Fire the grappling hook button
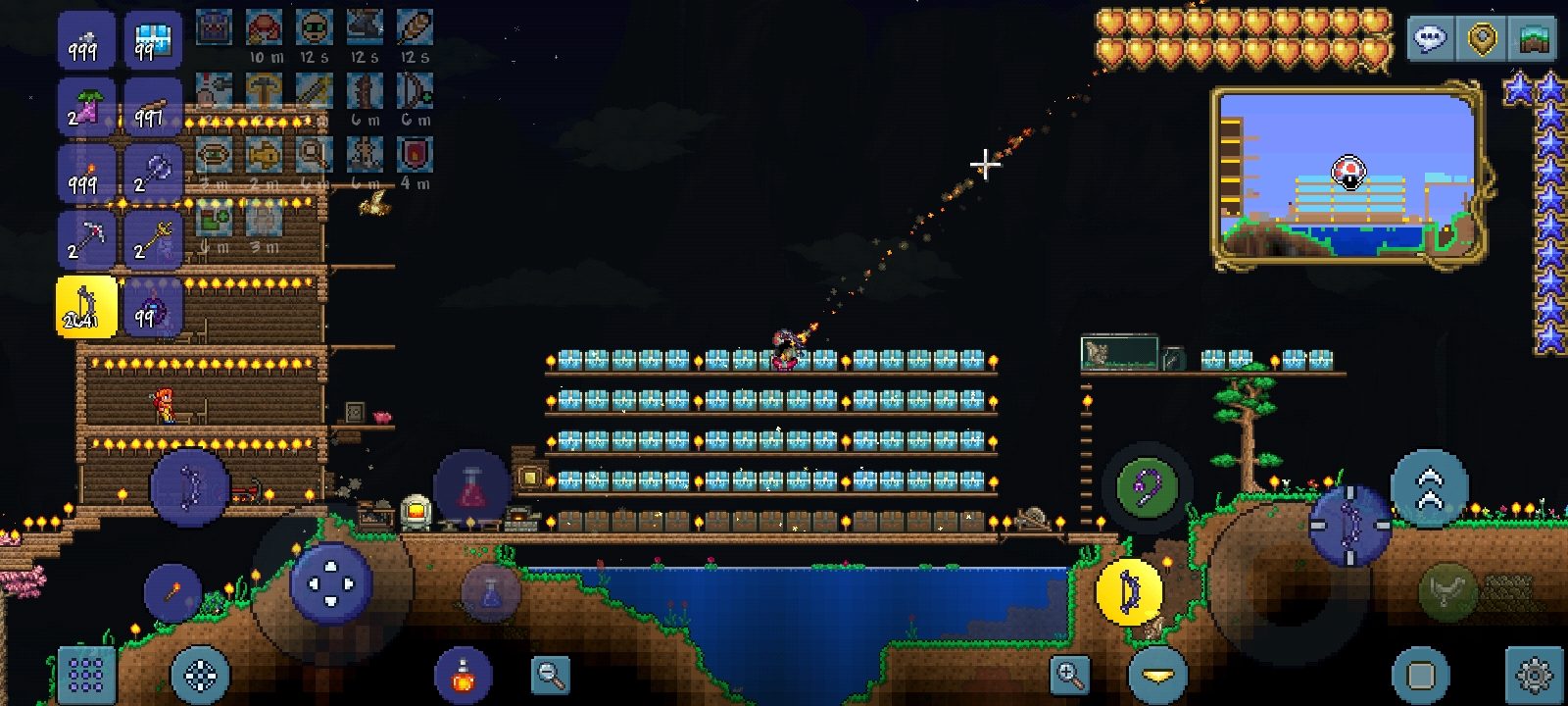Image resolution: width=1568 pixels, height=706 pixels. click(1147, 487)
